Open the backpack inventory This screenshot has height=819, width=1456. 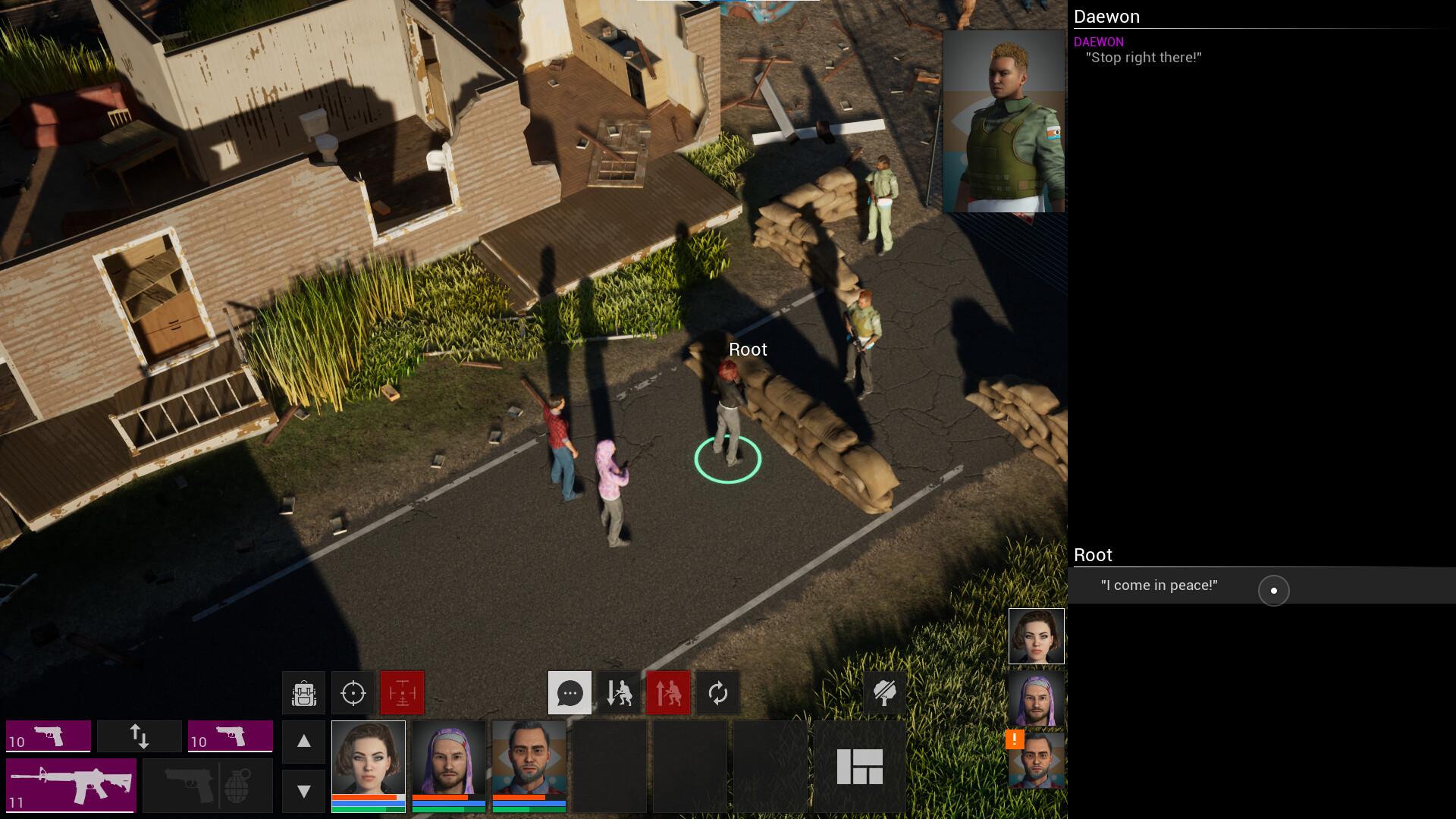point(304,693)
